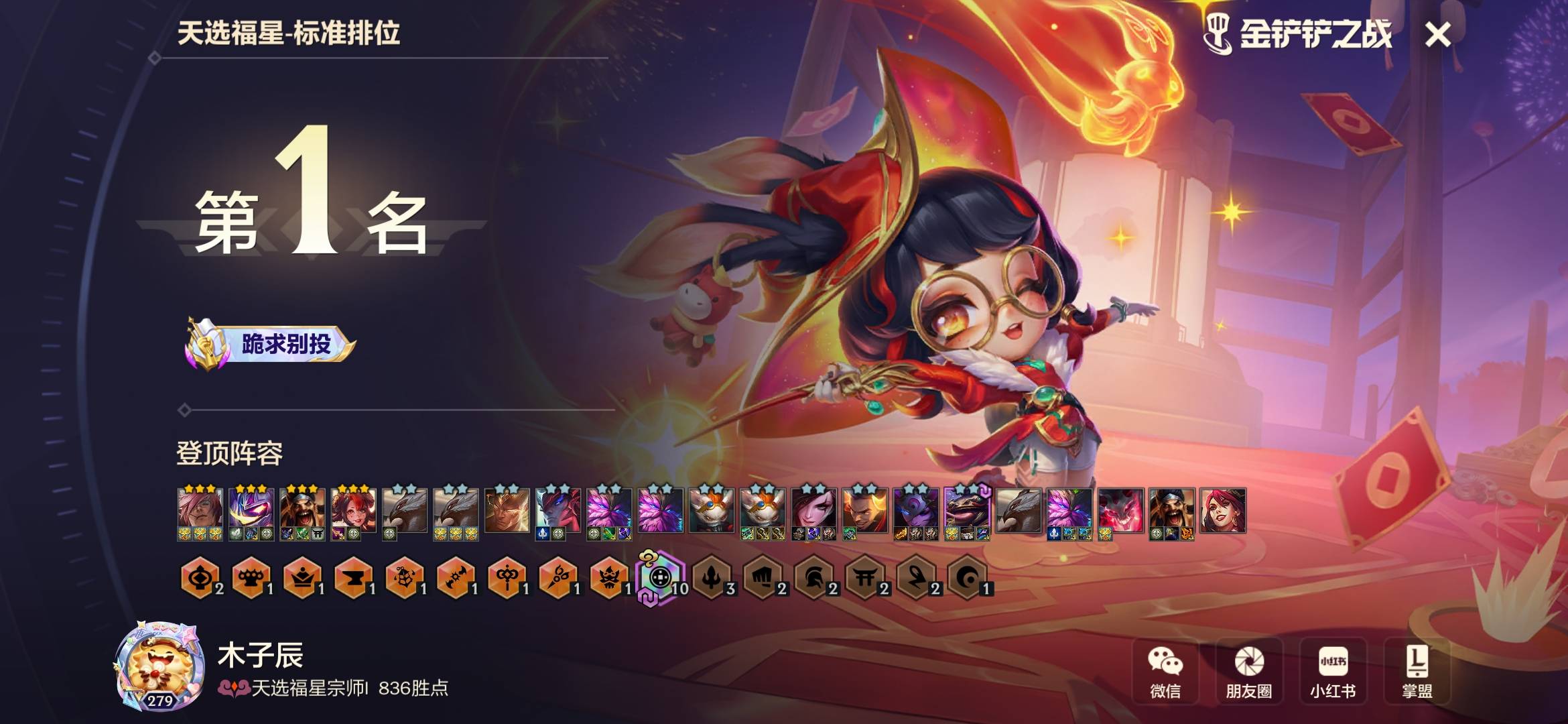This screenshot has width=1568, height=724.
Task: Select the three-star pink-haired Sett portrait
Action: (200, 511)
